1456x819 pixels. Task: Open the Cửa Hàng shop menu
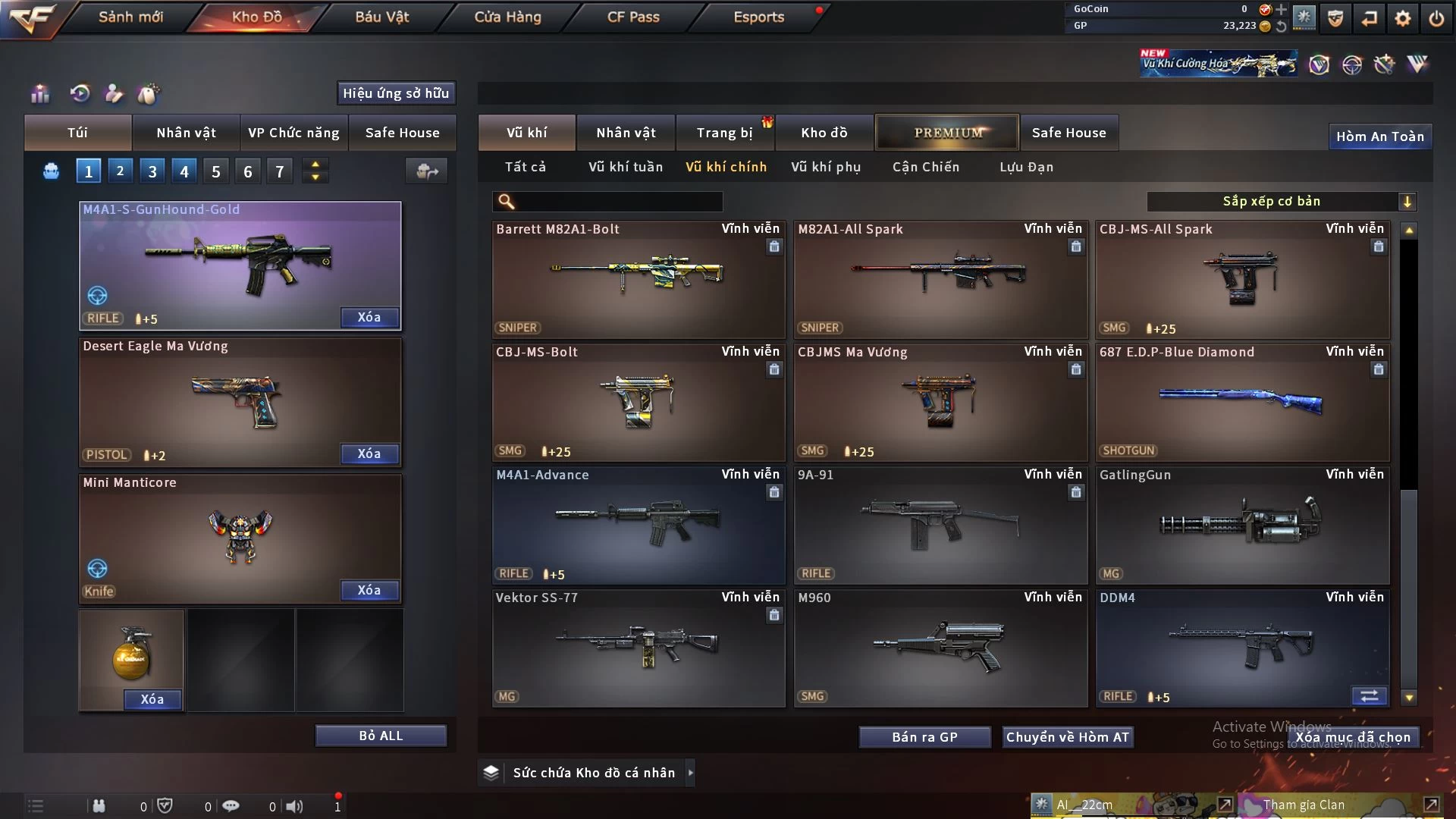coord(507,17)
